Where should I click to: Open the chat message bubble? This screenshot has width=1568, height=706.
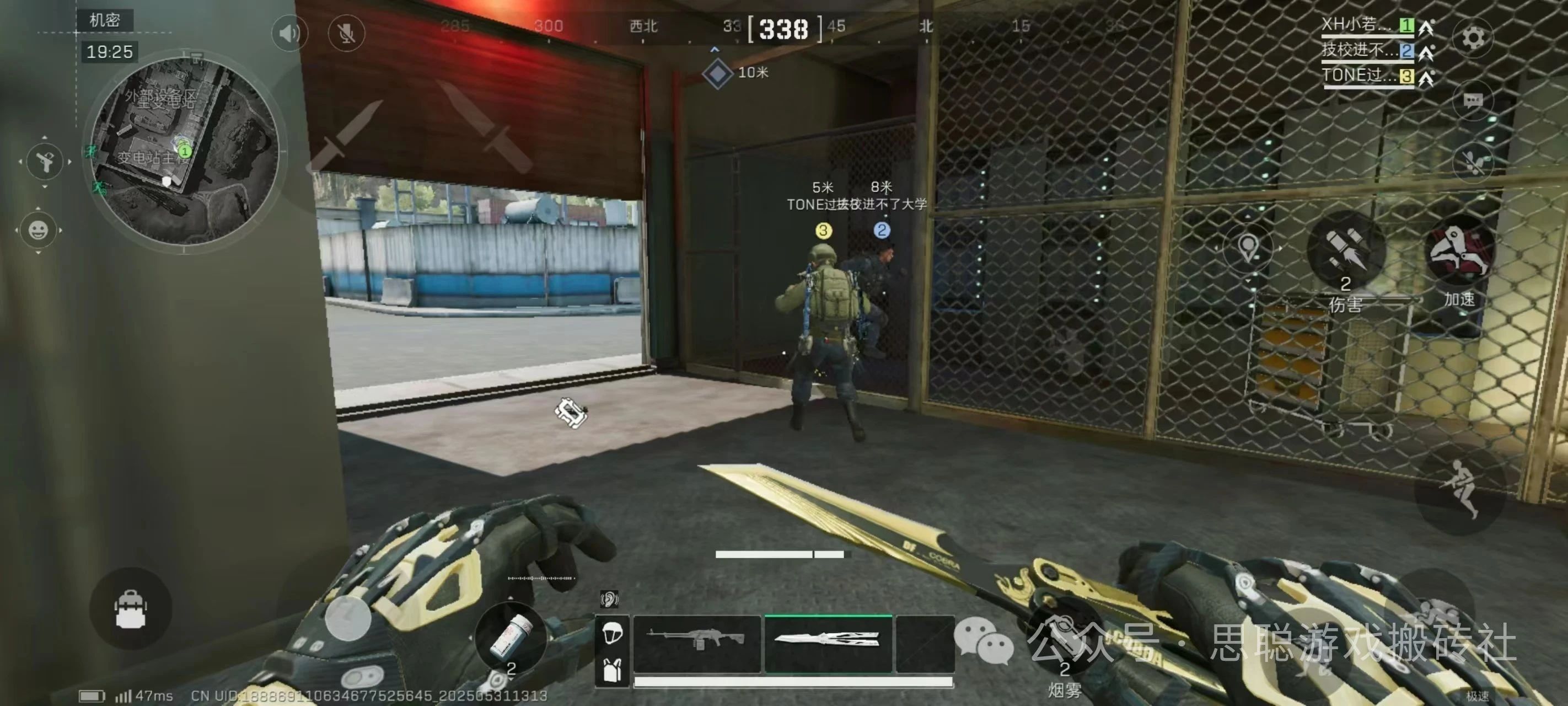[1473, 101]
